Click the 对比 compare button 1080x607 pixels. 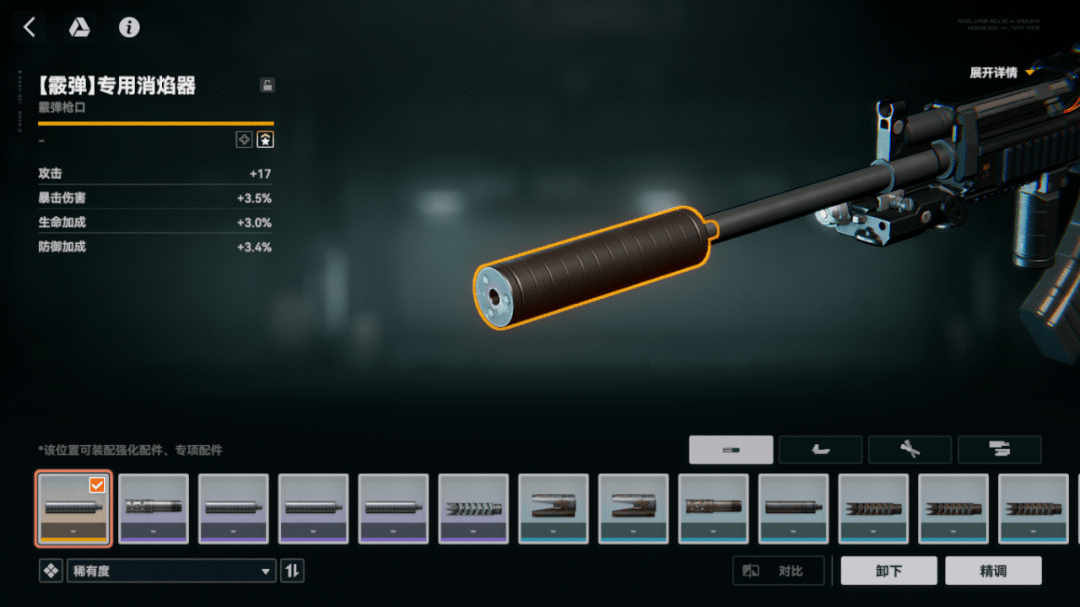779,571
